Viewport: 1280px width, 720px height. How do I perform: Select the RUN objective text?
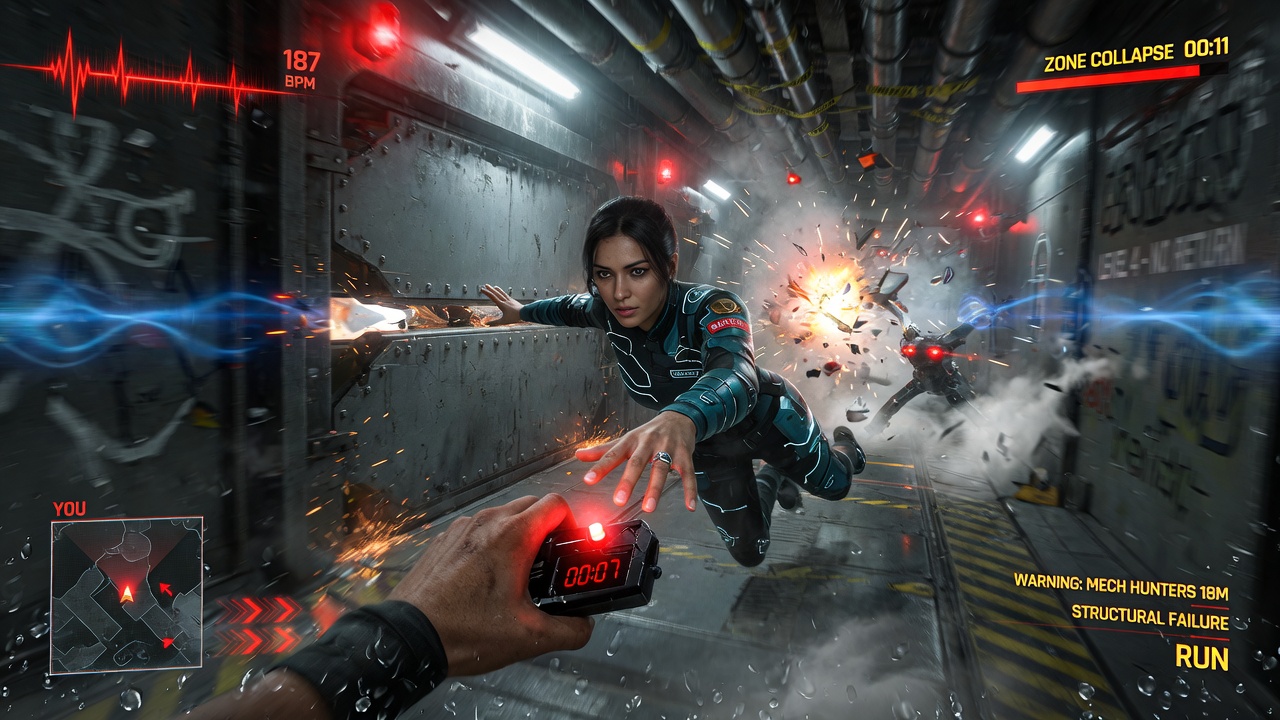pos(1201,657)
